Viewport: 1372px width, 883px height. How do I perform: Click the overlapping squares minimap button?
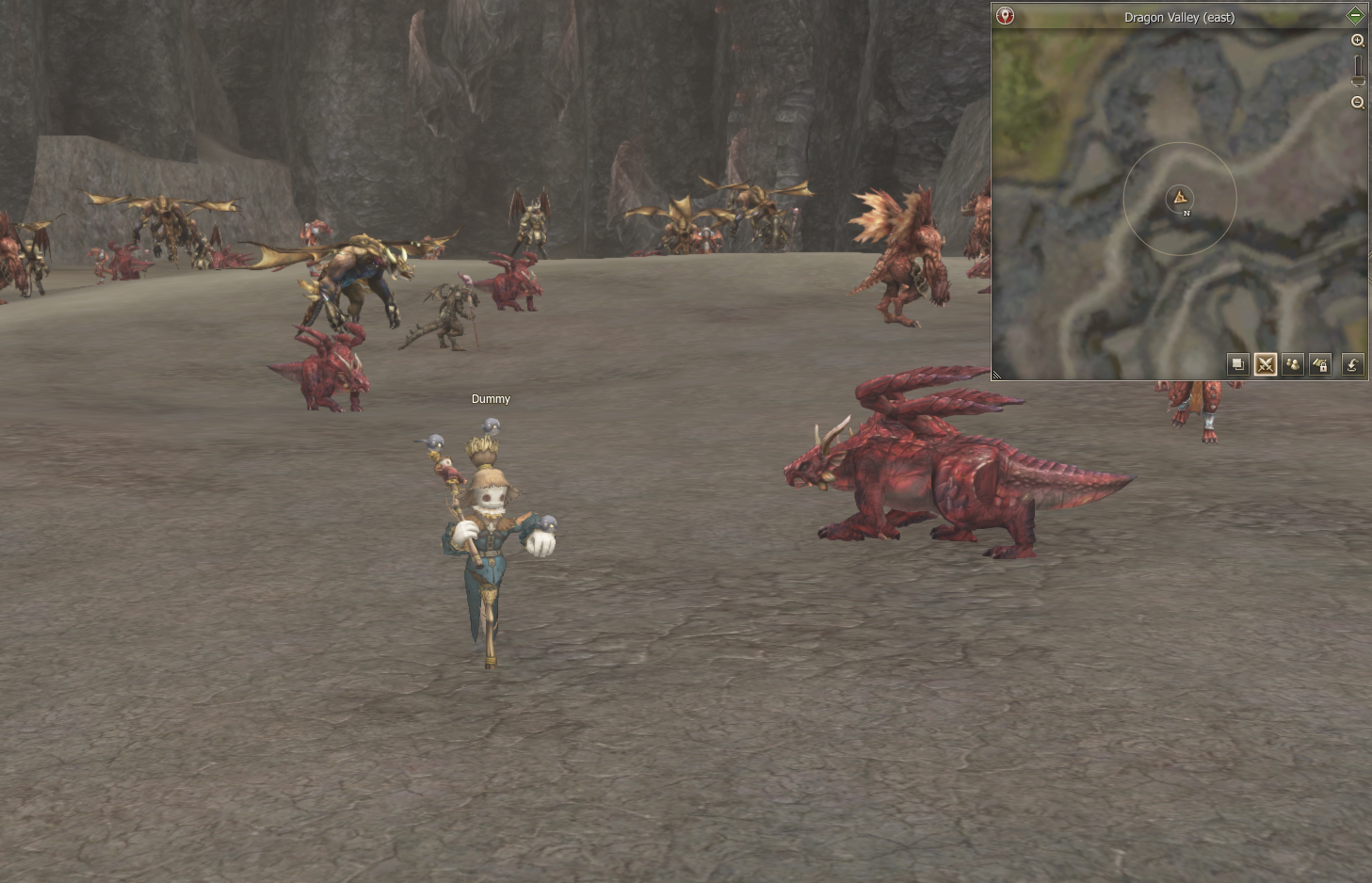pos(1238,364)
